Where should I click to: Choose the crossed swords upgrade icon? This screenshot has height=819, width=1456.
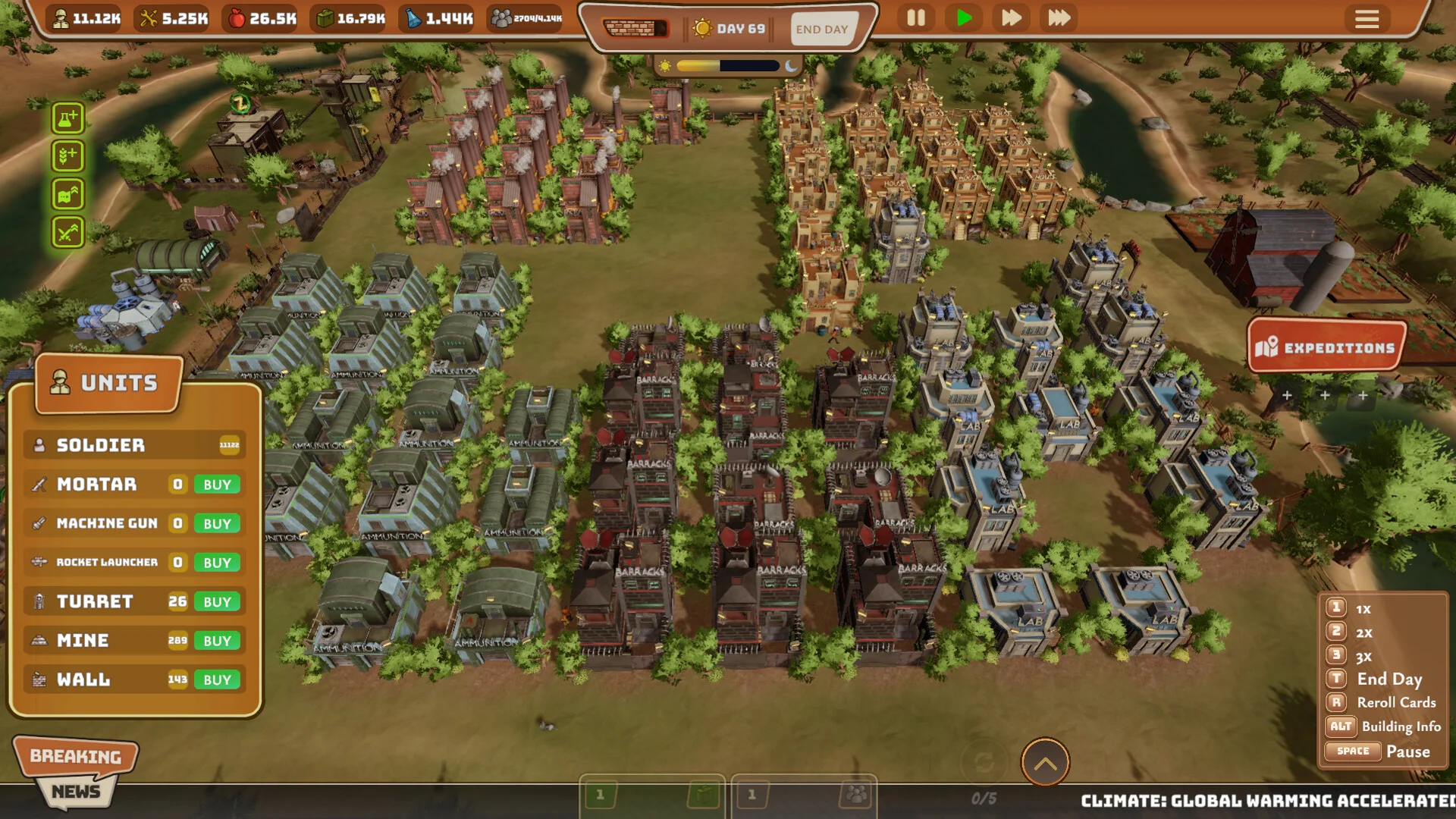67,233
